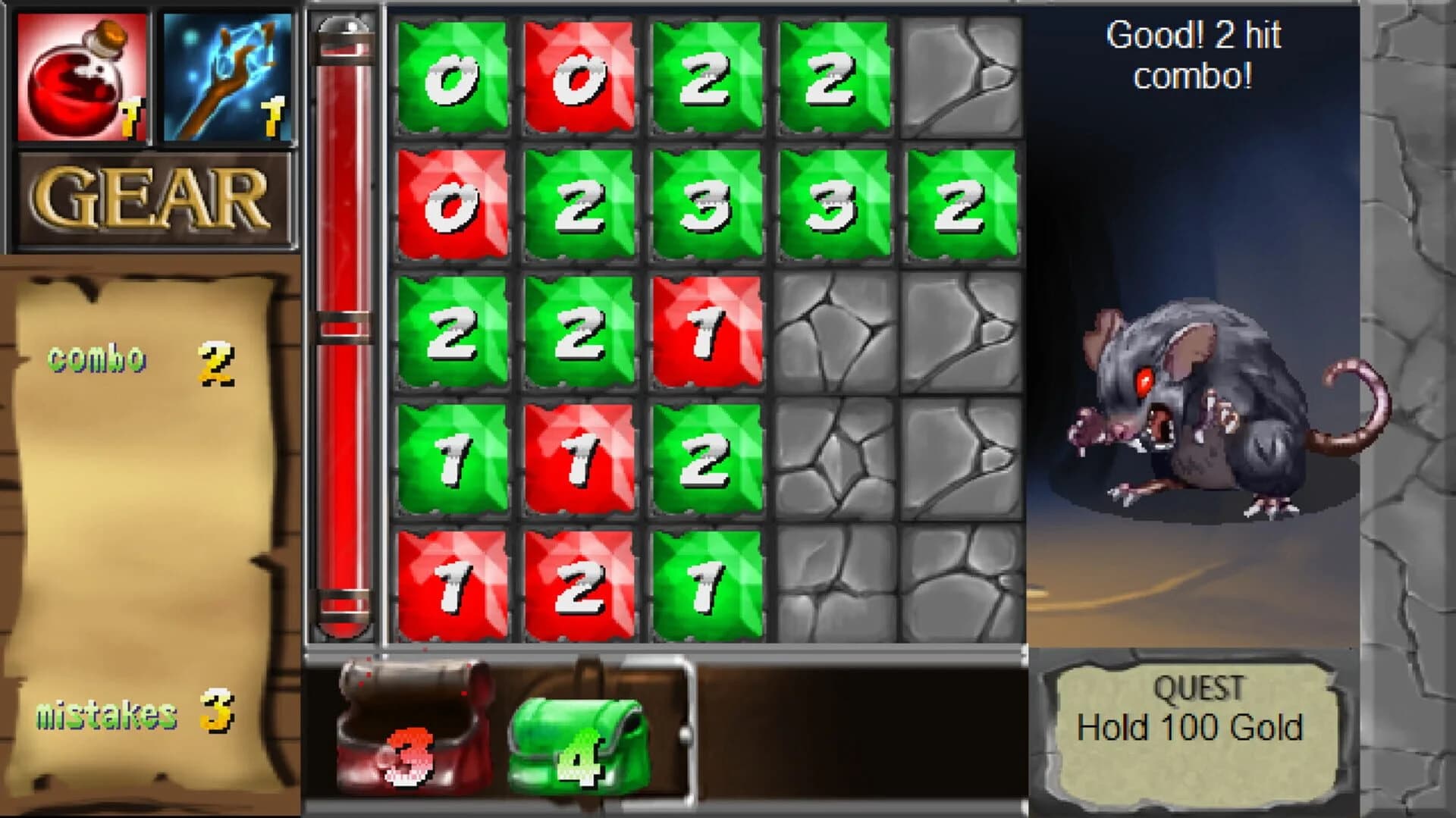Click the green gem marked 0 top-left
Image resolution: width=1456 pixels, height=818 pixels.
(455, 76)
